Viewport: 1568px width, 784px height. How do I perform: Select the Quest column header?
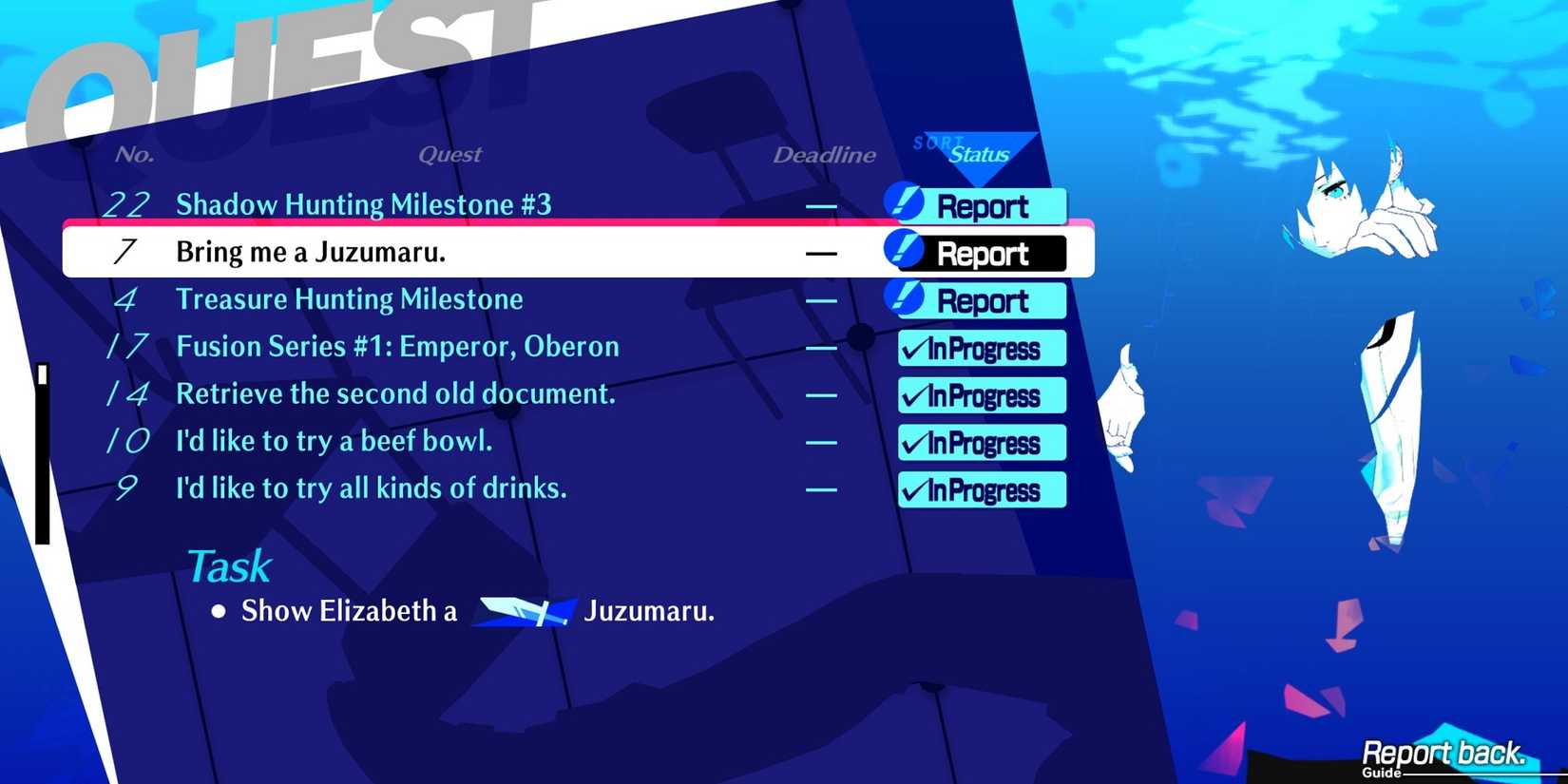tap(450, 154)
